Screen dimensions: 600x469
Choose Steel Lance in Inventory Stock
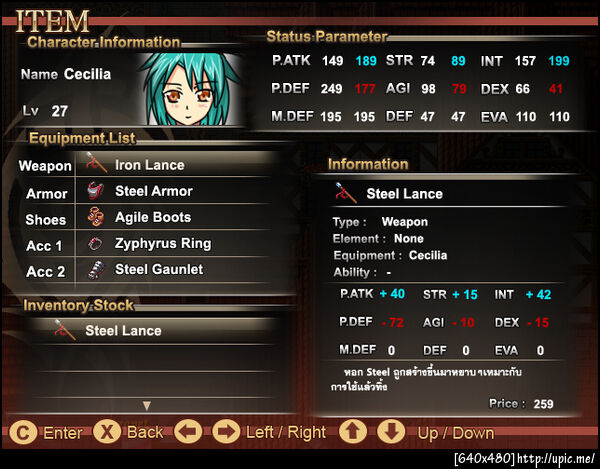point(123,330)
